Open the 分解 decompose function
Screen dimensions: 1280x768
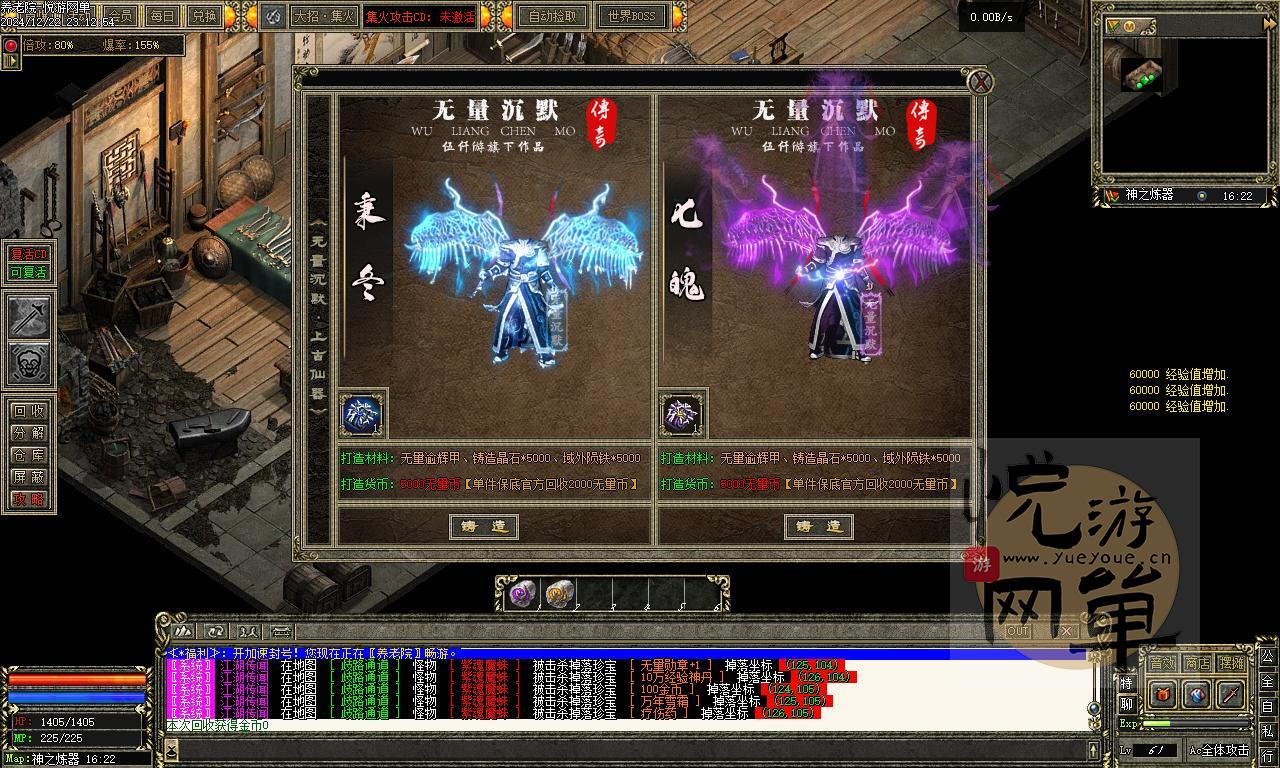tap(29, 433)
